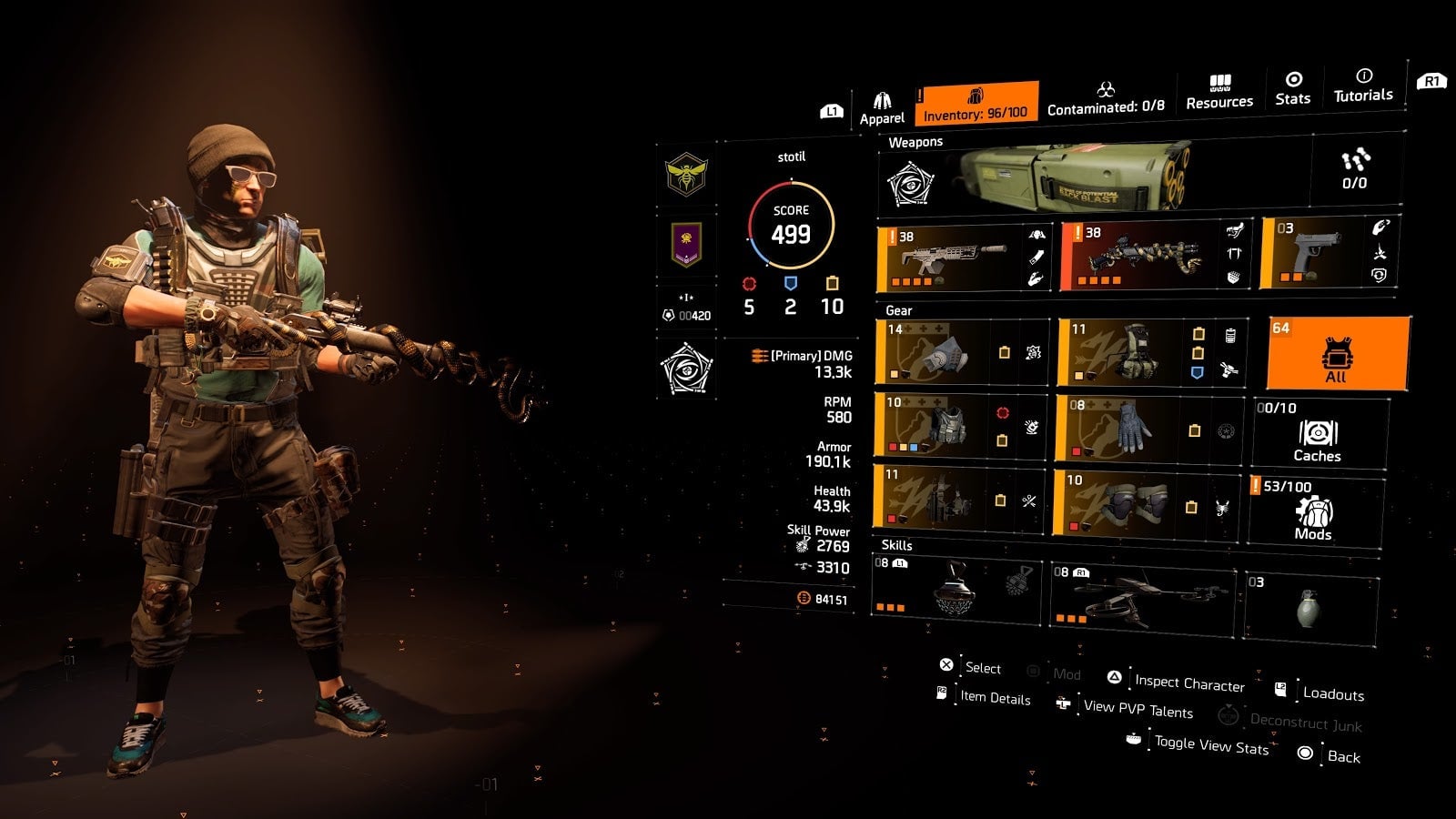Open the Tutorials tab

(x=1362, y=86)
